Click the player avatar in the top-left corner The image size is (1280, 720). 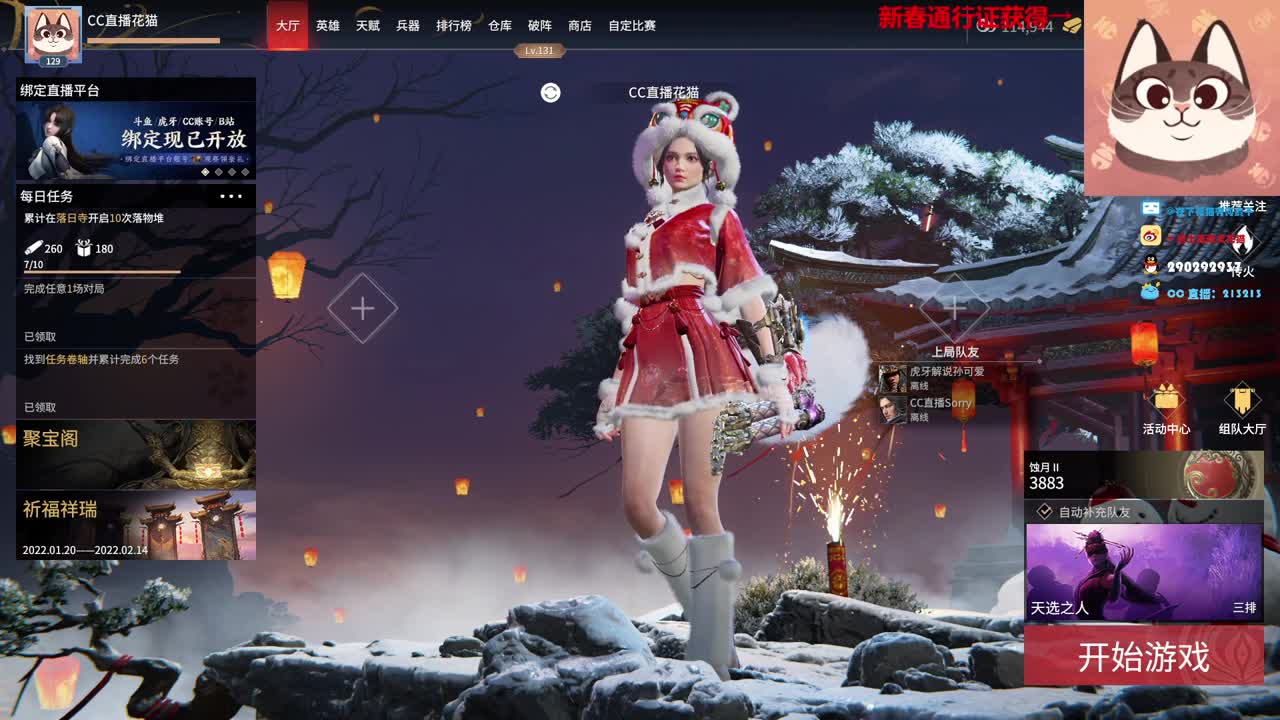pyautogui.click(x=52, y=30)
